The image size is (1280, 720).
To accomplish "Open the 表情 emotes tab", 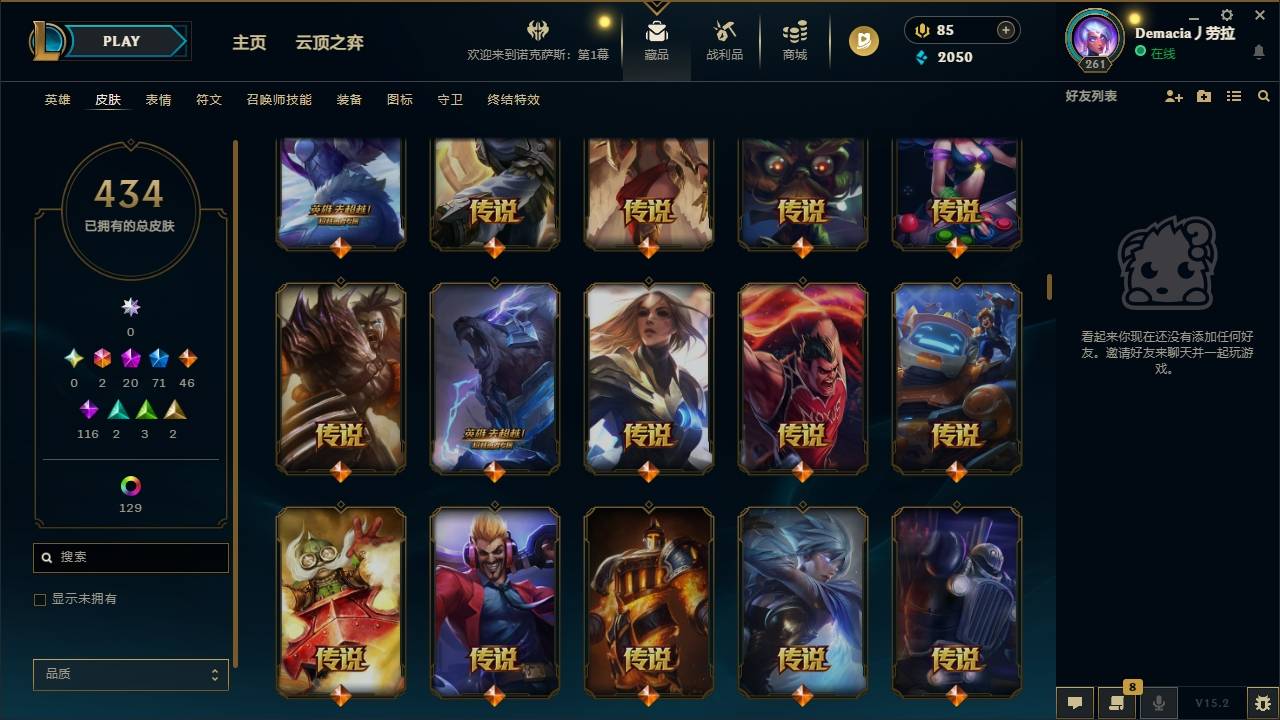I will pos(159,99).
